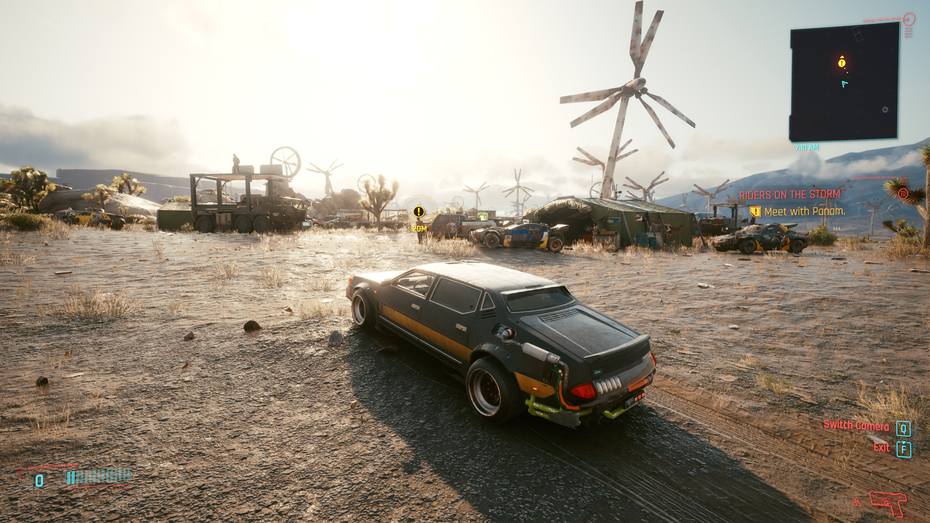Click the yellow quest waypoint marker showing distance

click(x=419, y=212)
